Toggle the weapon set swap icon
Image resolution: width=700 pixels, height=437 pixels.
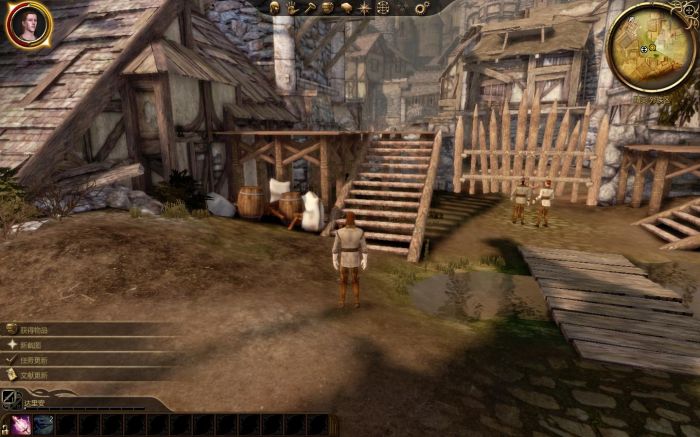coord(10,399)
